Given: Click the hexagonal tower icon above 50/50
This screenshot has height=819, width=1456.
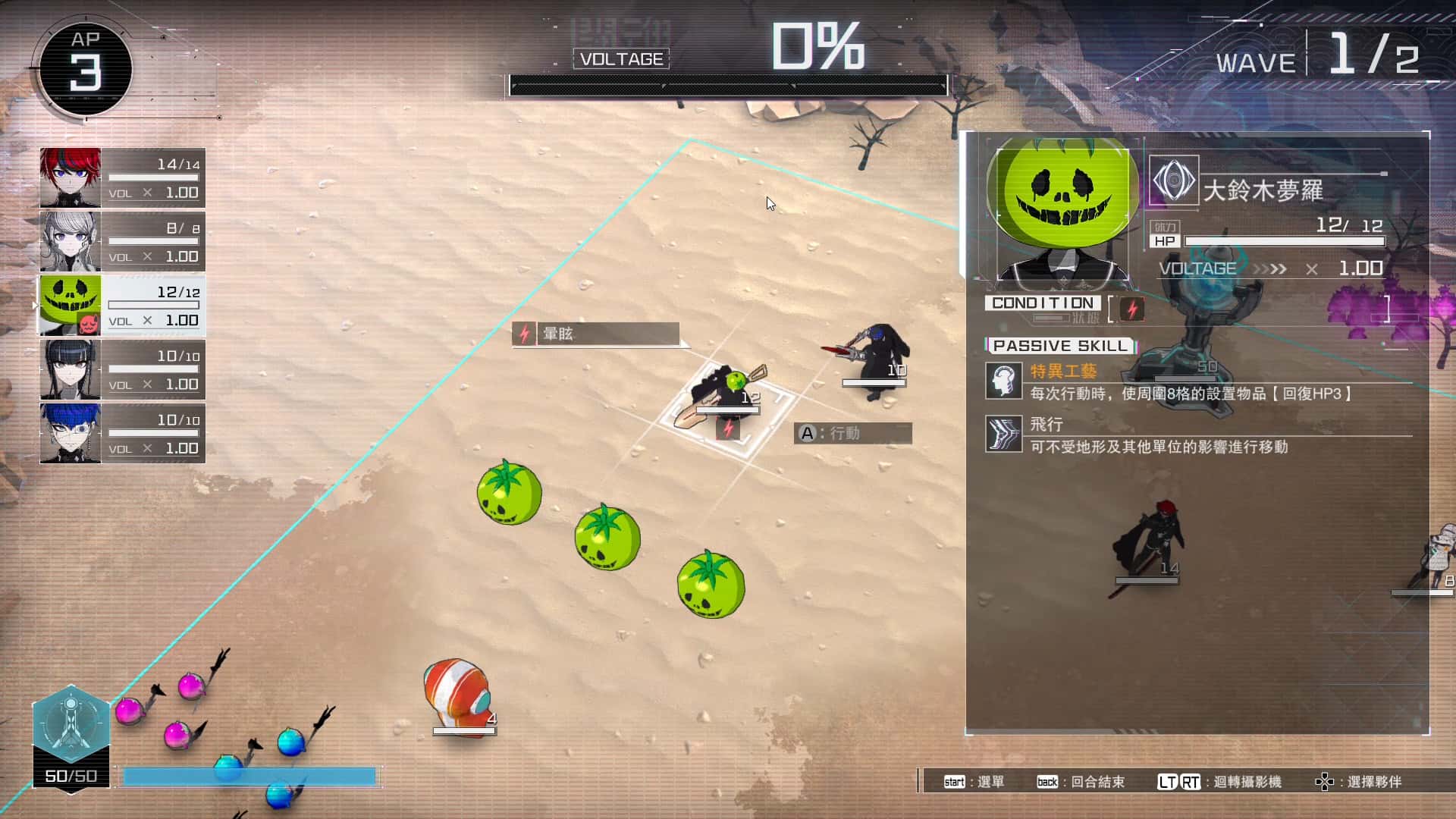Looking at the screenshot, I should tap(71, 724).
